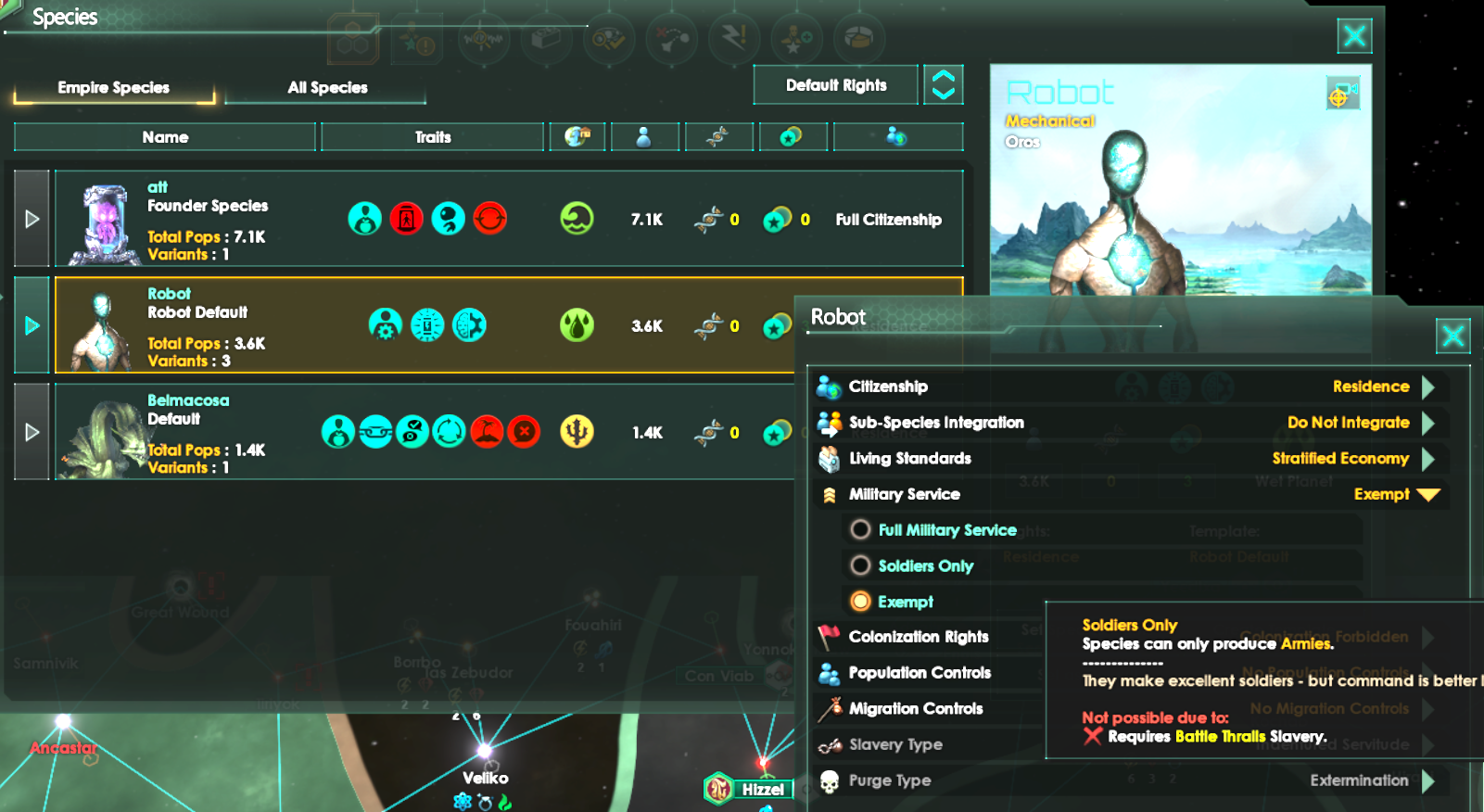Viewport: 1484px width, 812px height.
Task: Click the Purge Type skull icon
Action: tap(828, 780)
